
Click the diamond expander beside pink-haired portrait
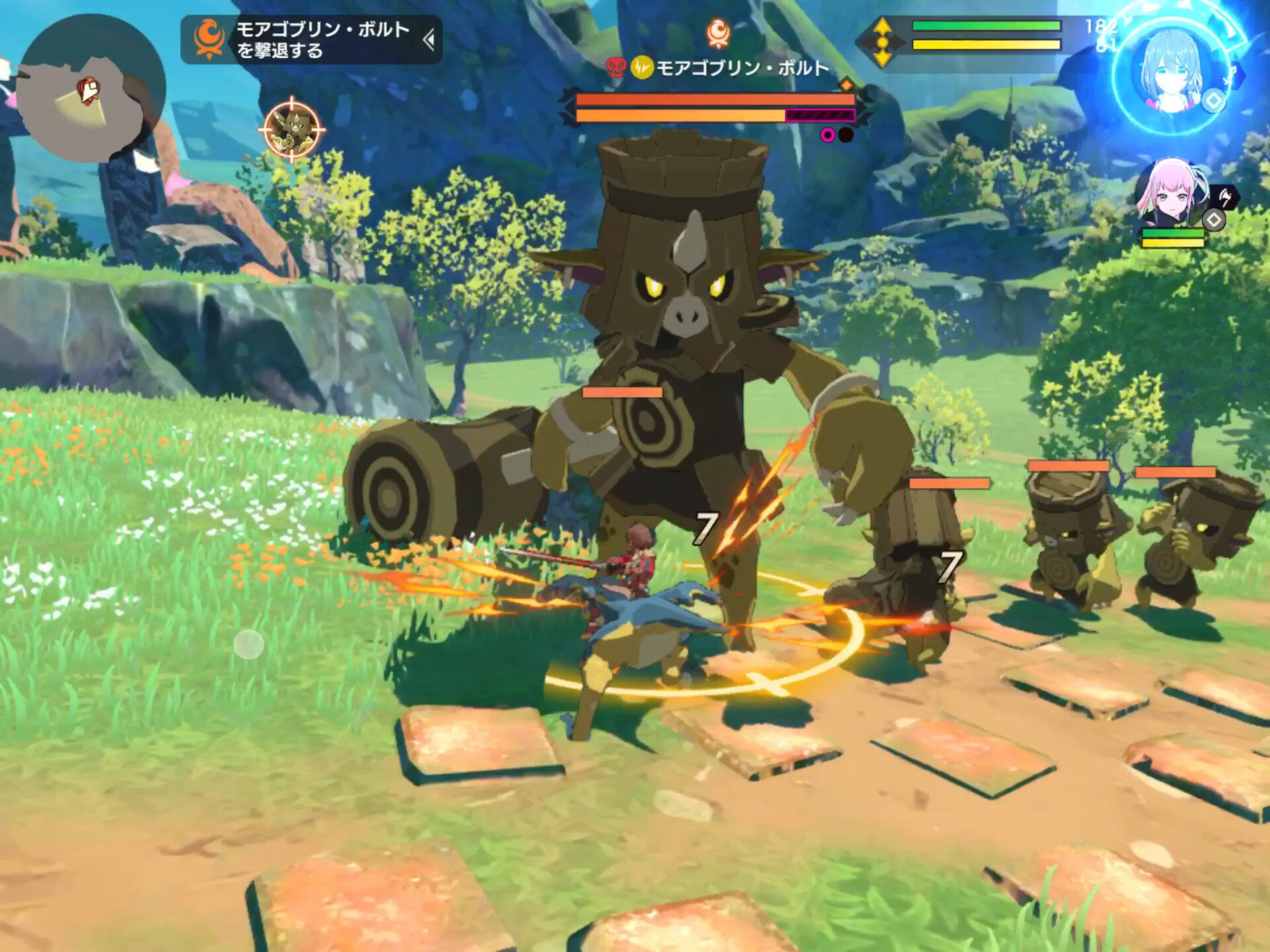[1213, 219]
